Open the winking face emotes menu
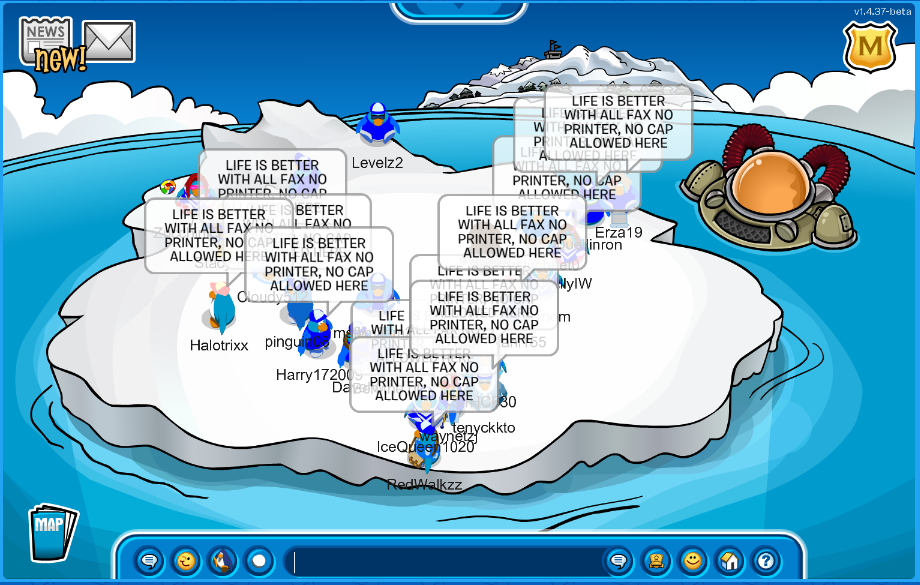 pyautogui.click(x=185, y=561)
